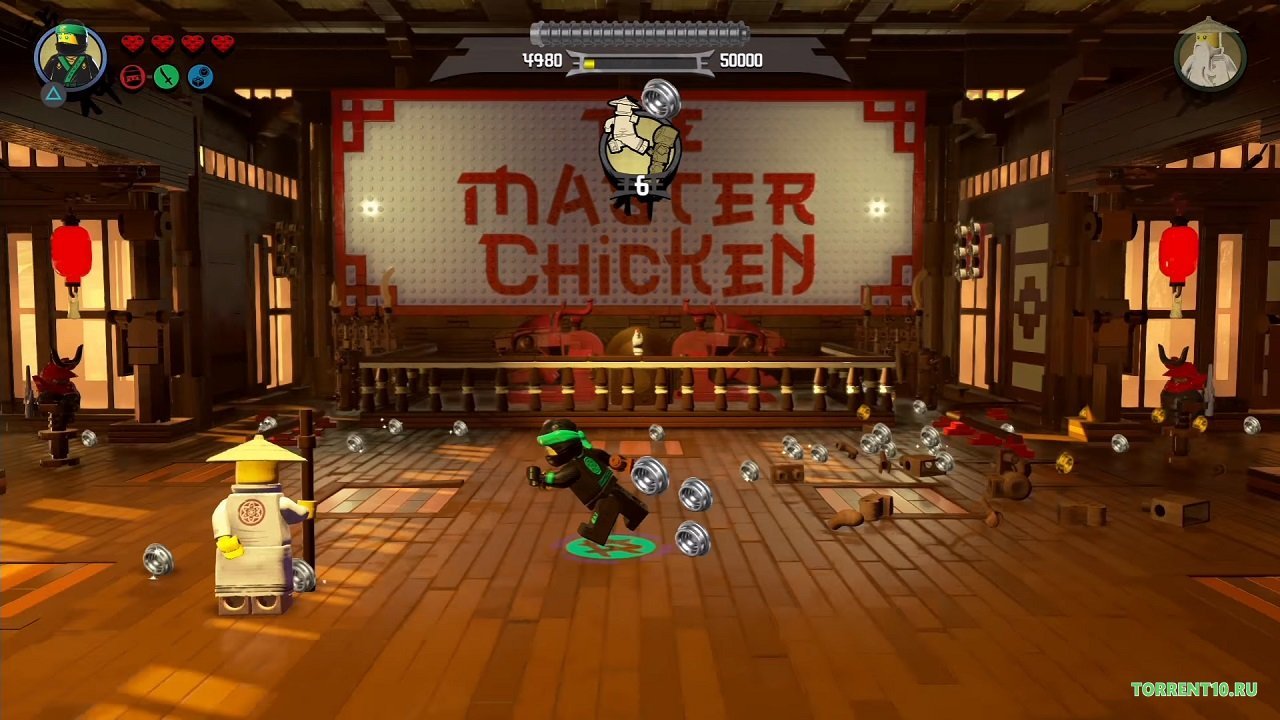The width and height of the screenshot is (1280, 720).
Task: Click the enemy count number 6
Action: coord(642,184)
